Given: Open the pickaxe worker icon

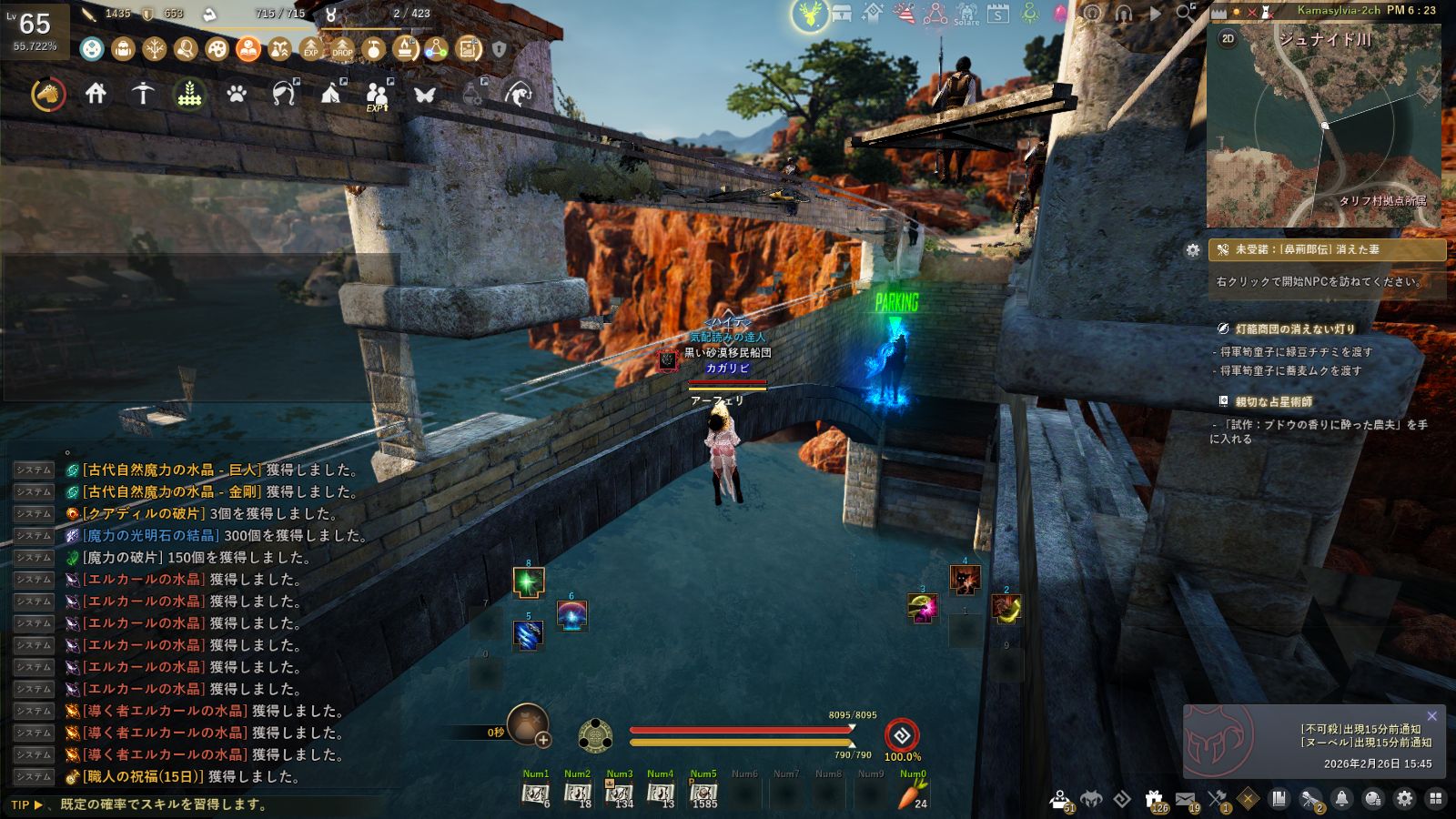Looking at the screenshot, I should (x=143, y=93).
